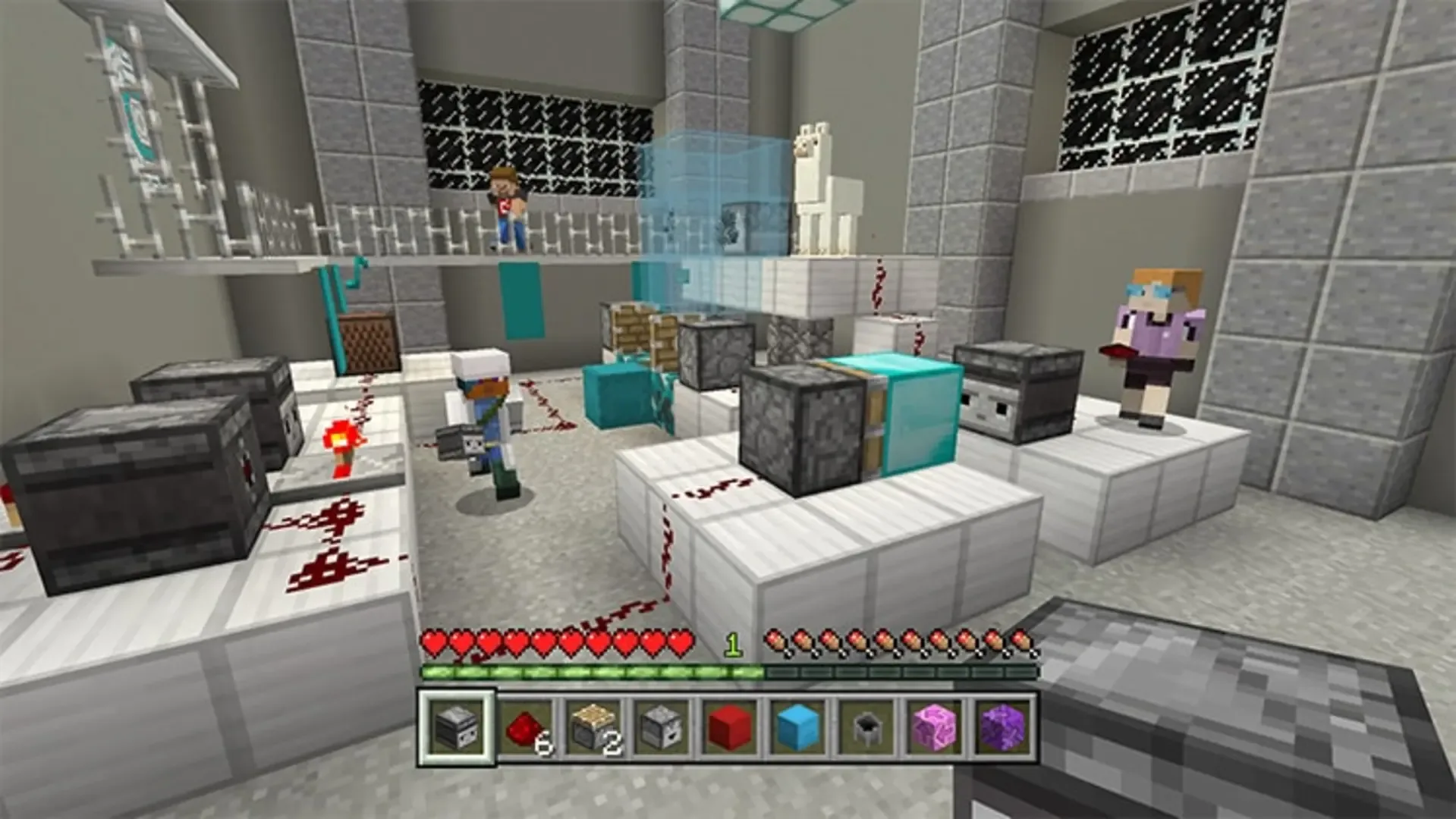
Task: Click the green experience bar
Action: point(592,670)
